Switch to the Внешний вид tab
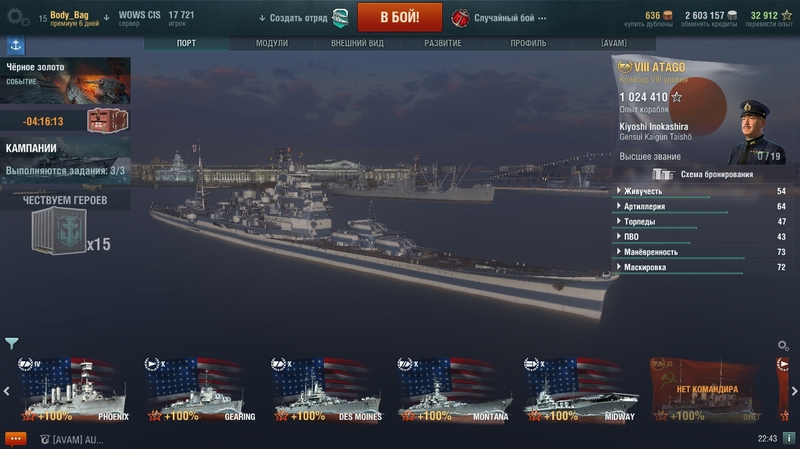 tap(357, 44)
